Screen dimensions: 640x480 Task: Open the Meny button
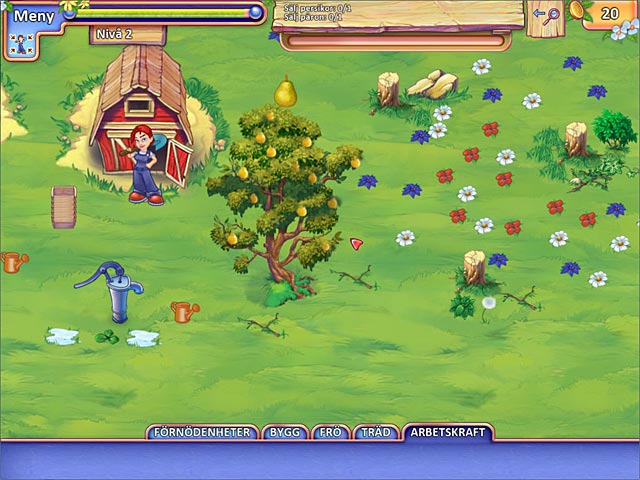[x=33, y=15]
